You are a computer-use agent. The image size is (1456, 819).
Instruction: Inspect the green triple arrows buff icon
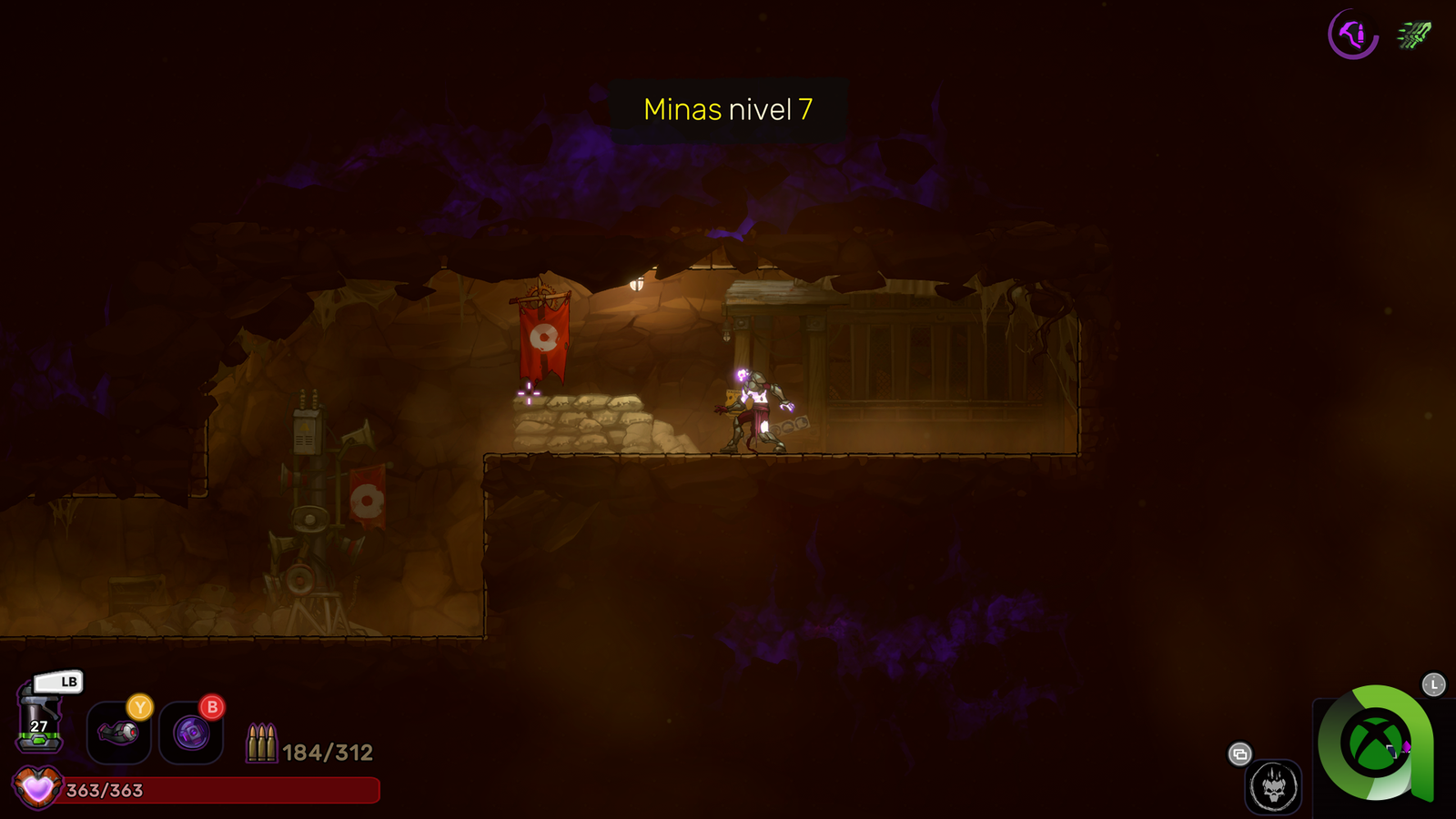coord(1414,35)
